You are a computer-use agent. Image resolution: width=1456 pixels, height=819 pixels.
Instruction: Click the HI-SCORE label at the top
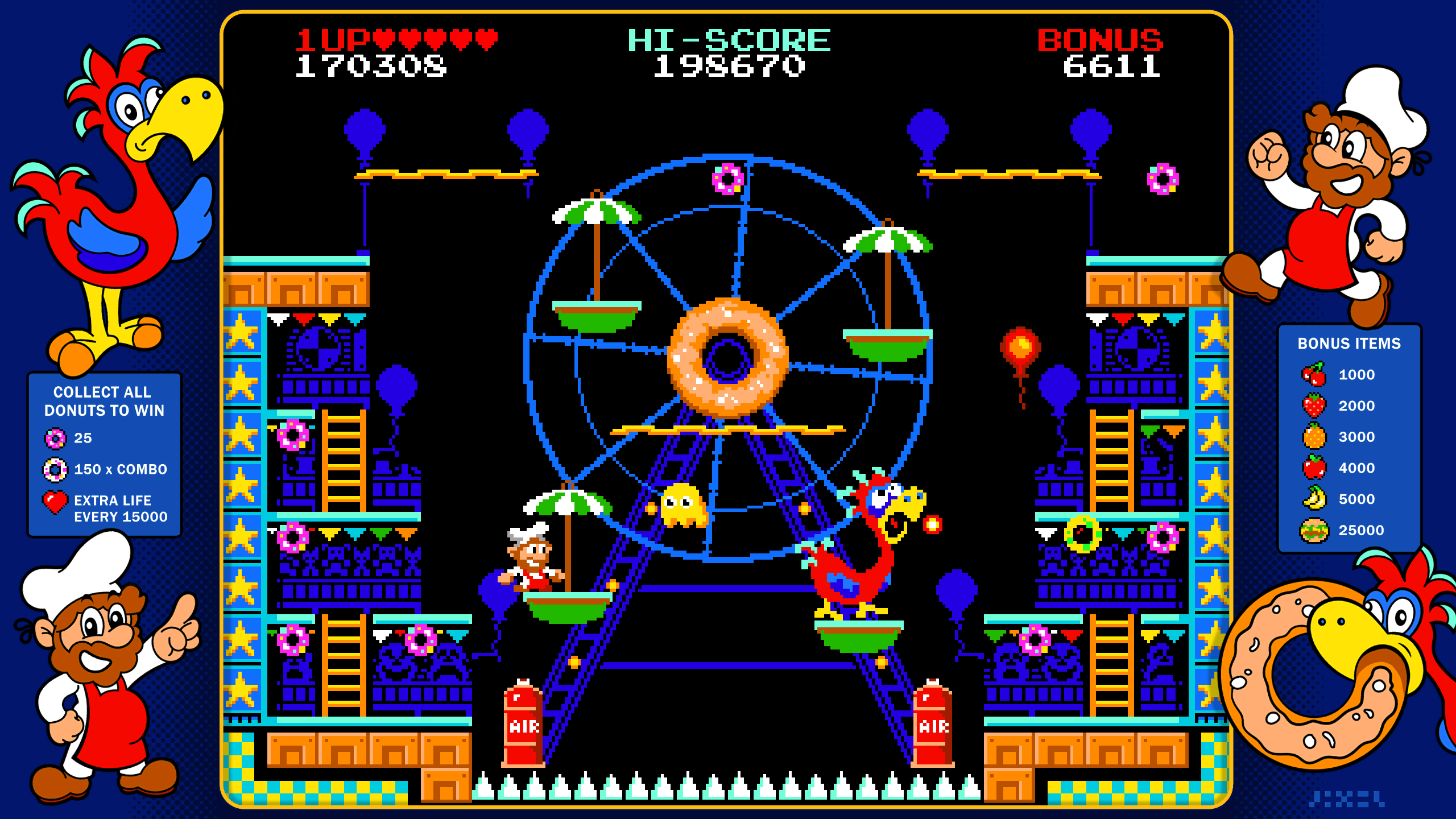point(728,40)
